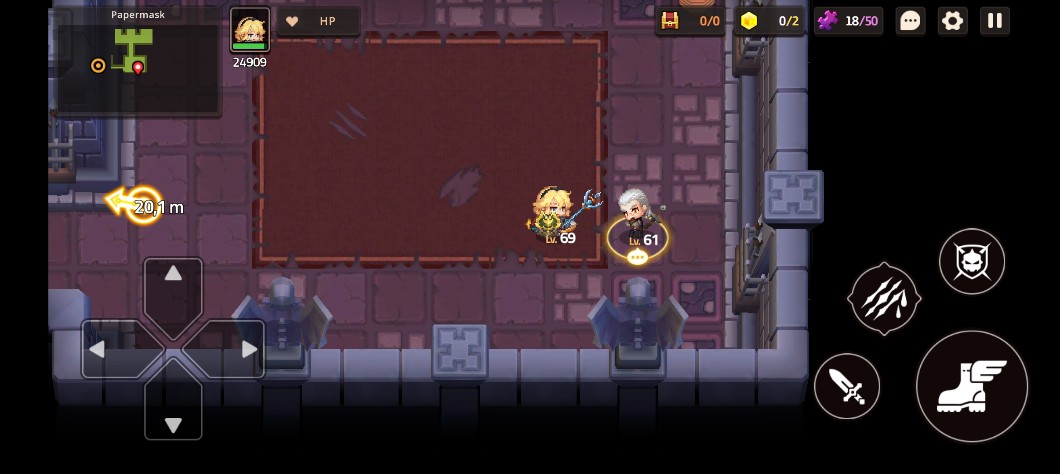Open the chat speech bubble
This screenshot has height=474, width=1060.
tap(910, 21)
